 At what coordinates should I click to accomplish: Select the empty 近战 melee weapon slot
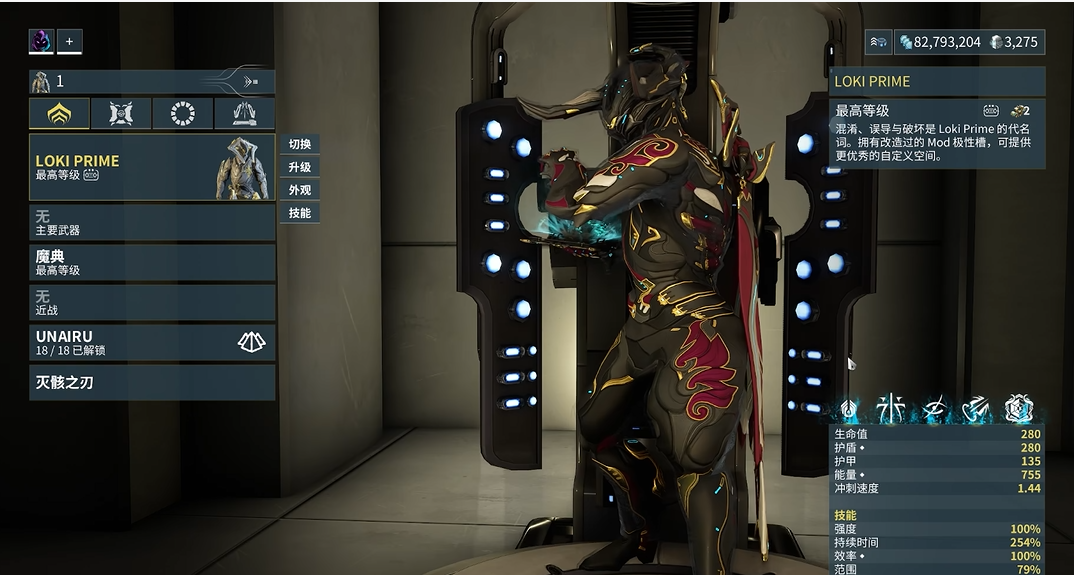151,302
